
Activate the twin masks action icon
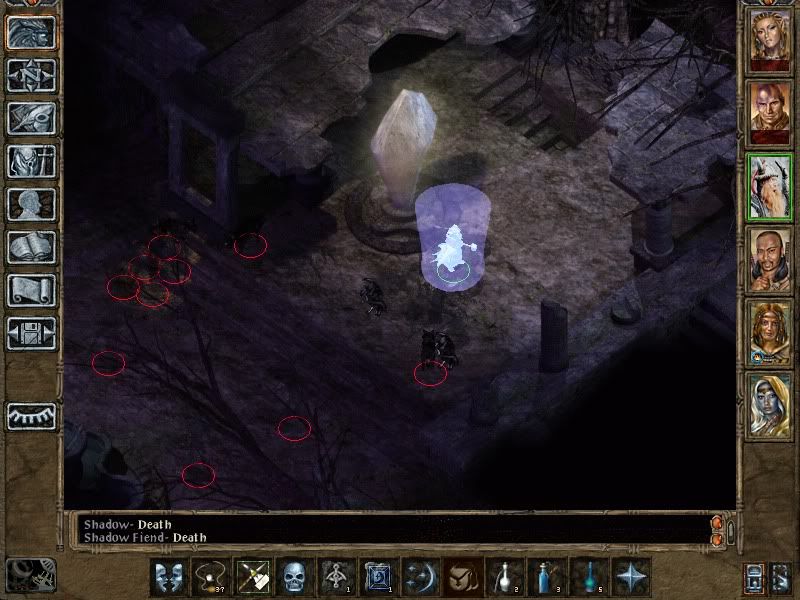167,577
